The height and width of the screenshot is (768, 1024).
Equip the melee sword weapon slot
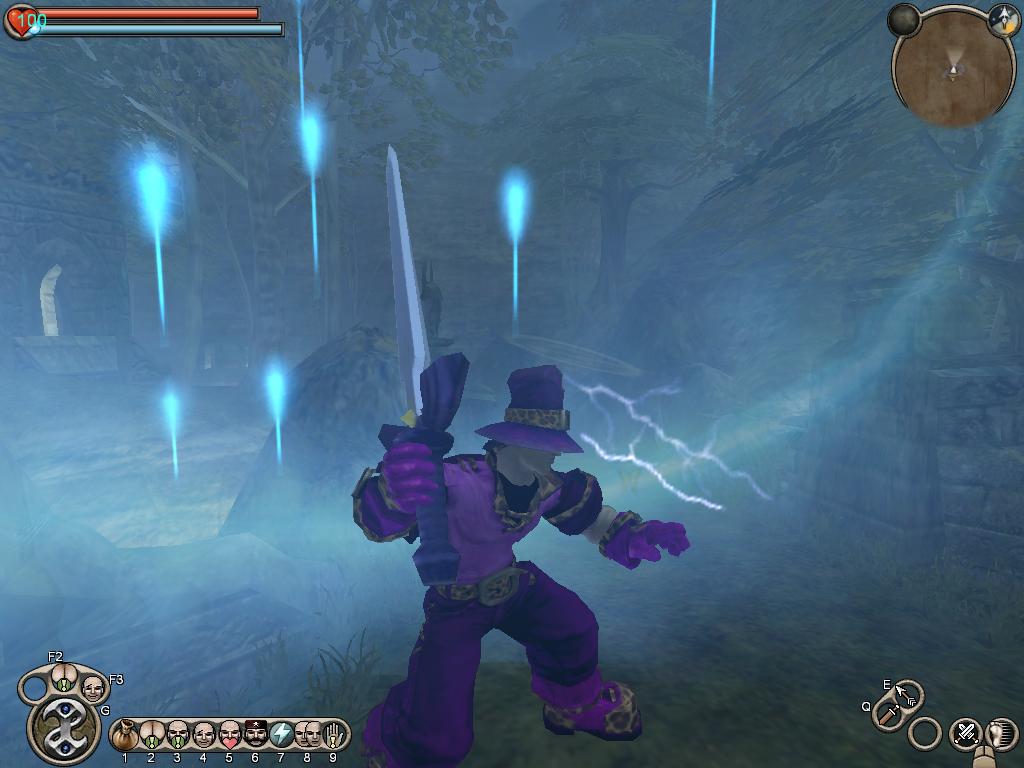(x=888, y=713)
